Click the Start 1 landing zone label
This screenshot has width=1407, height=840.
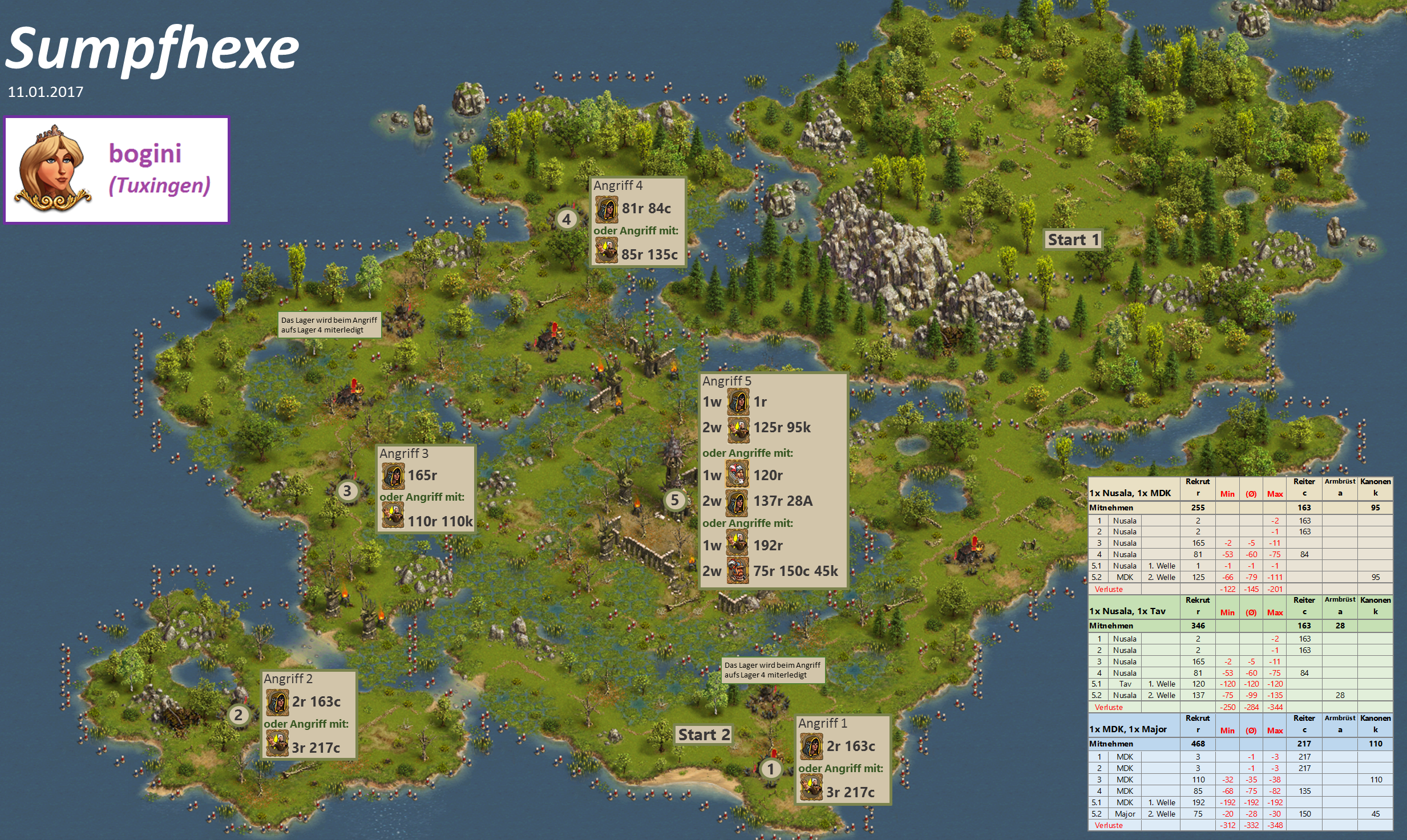[x=1073, y=240]
